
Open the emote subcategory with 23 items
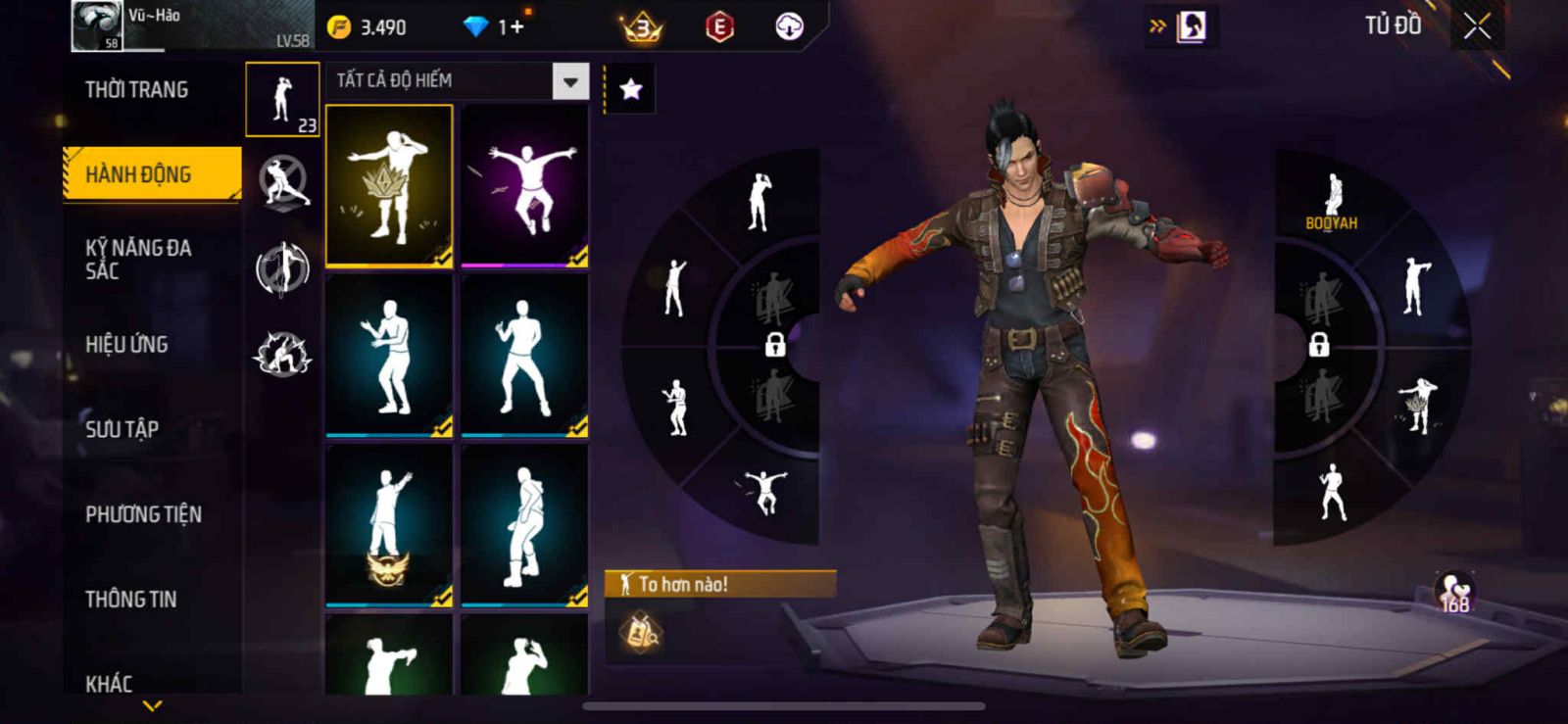(x=282, y=100)
